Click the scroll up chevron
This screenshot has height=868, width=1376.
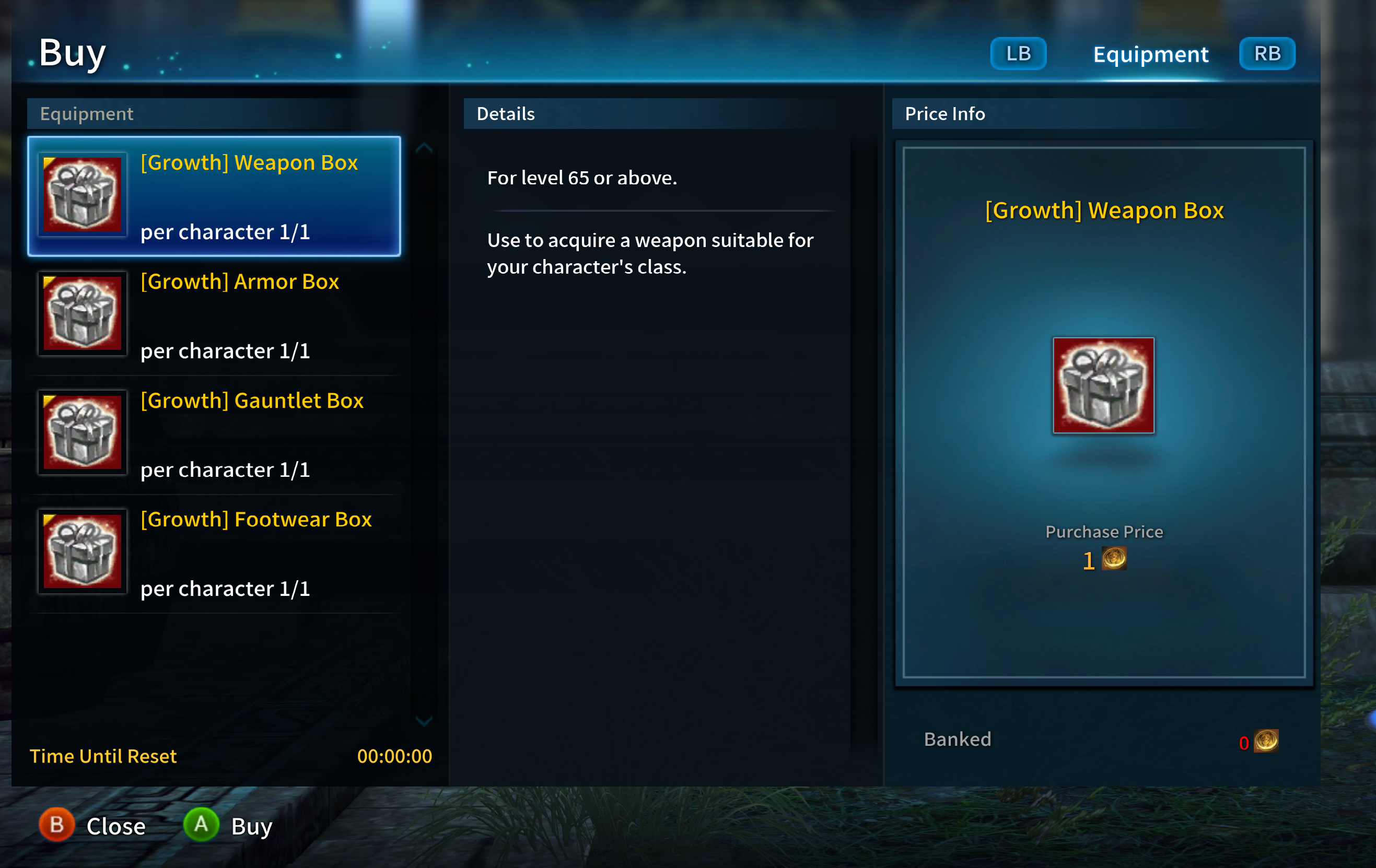(x=424, y=147)
